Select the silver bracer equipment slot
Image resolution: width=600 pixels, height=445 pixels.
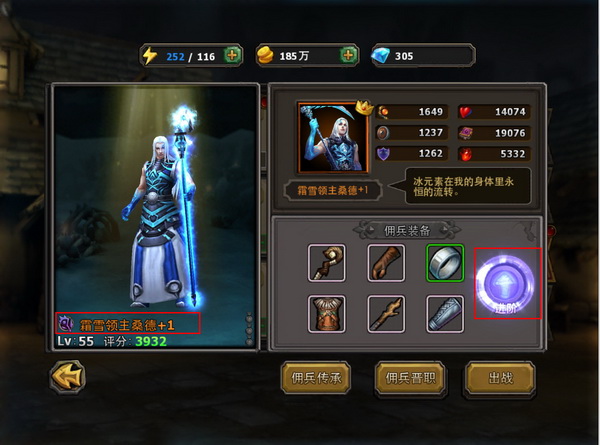coord(445,314)
